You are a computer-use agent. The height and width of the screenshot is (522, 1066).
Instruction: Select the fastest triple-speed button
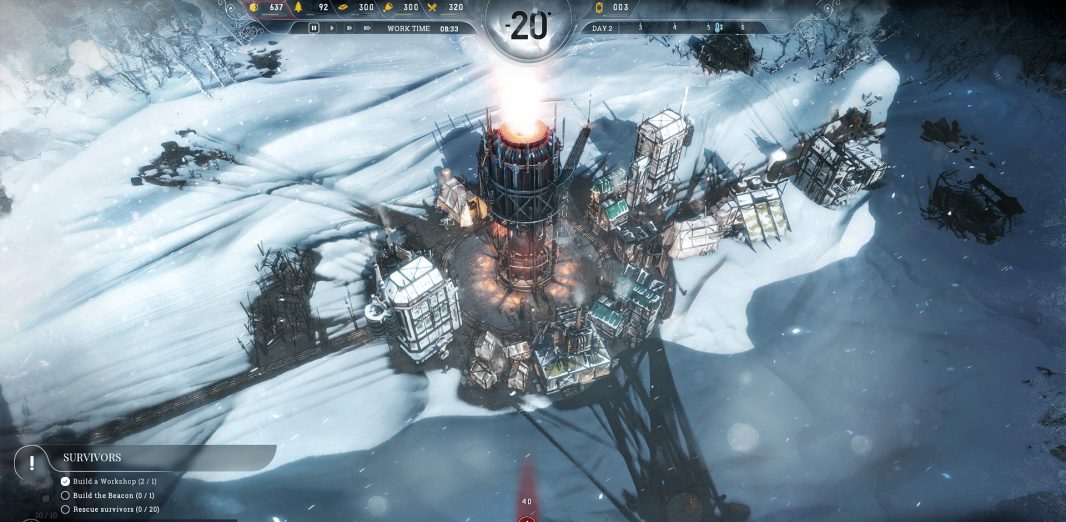tap(366, 28)
